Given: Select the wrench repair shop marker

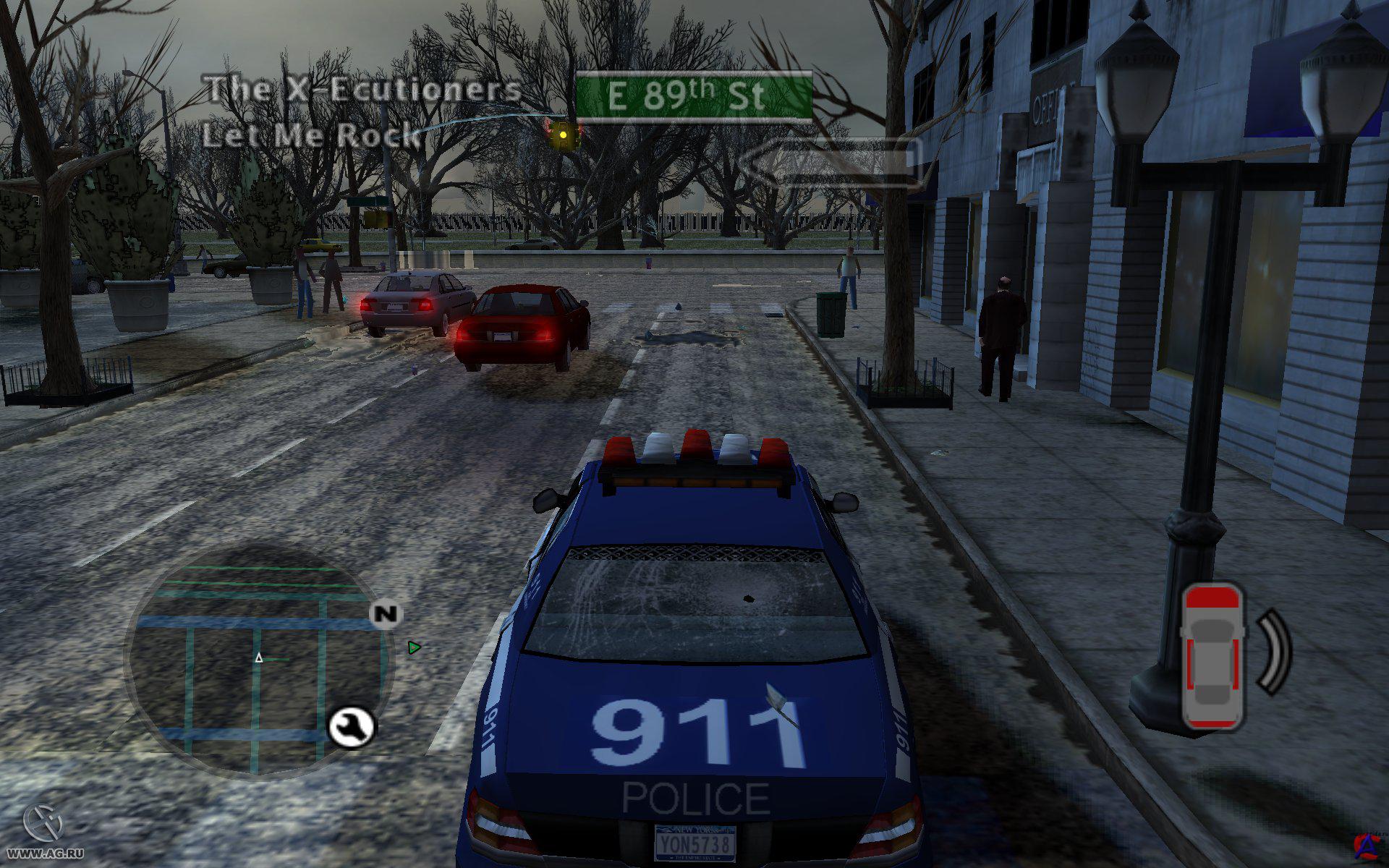Looking at the screenshot, I should pos(352,727).
